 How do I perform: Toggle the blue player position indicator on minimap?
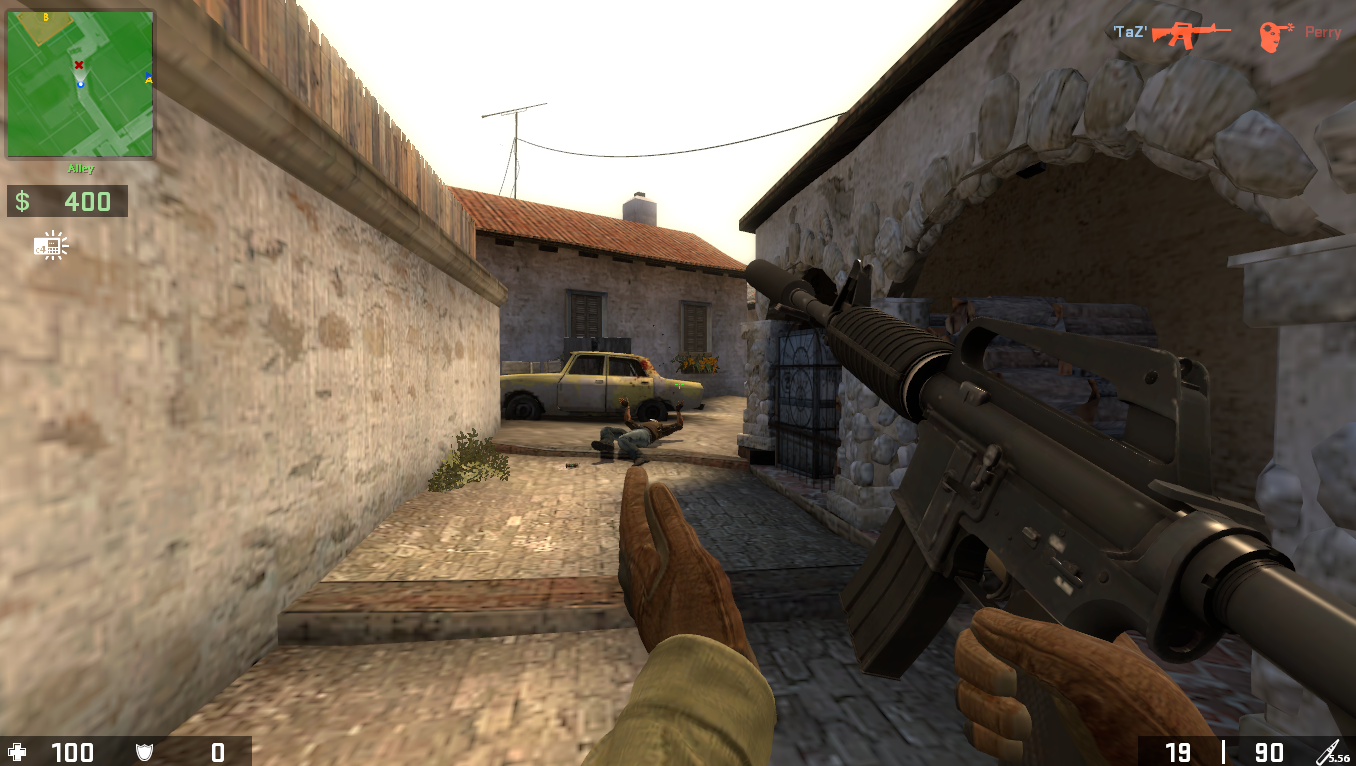pos(81,85)
